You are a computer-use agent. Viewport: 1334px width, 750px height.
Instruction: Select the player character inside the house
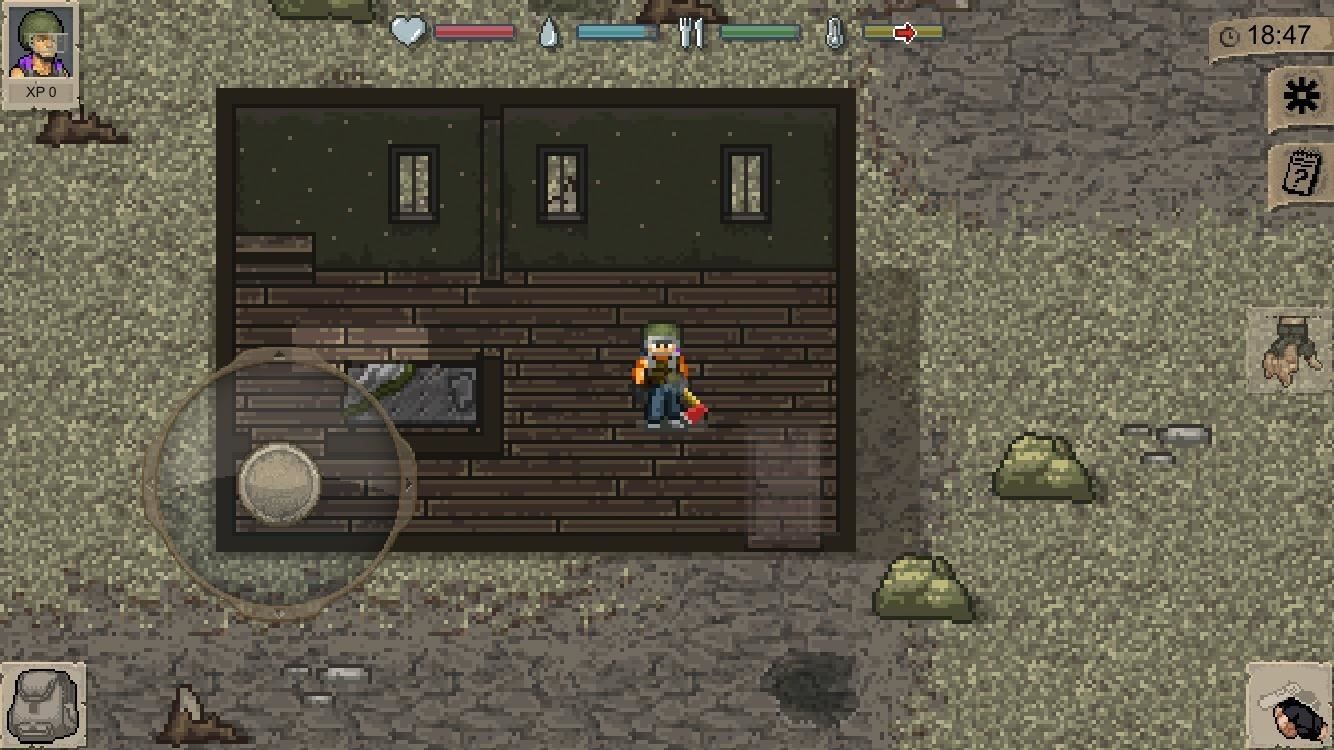[x=660, y=375]
